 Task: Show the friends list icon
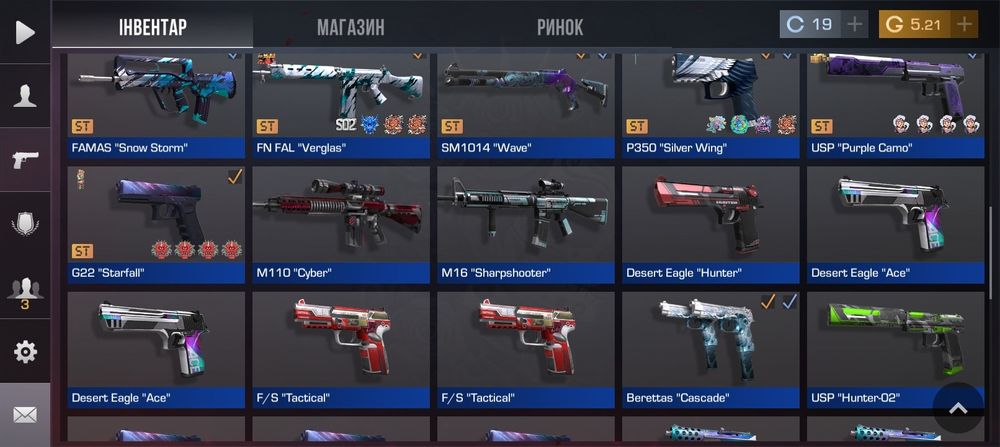[25, 290]
